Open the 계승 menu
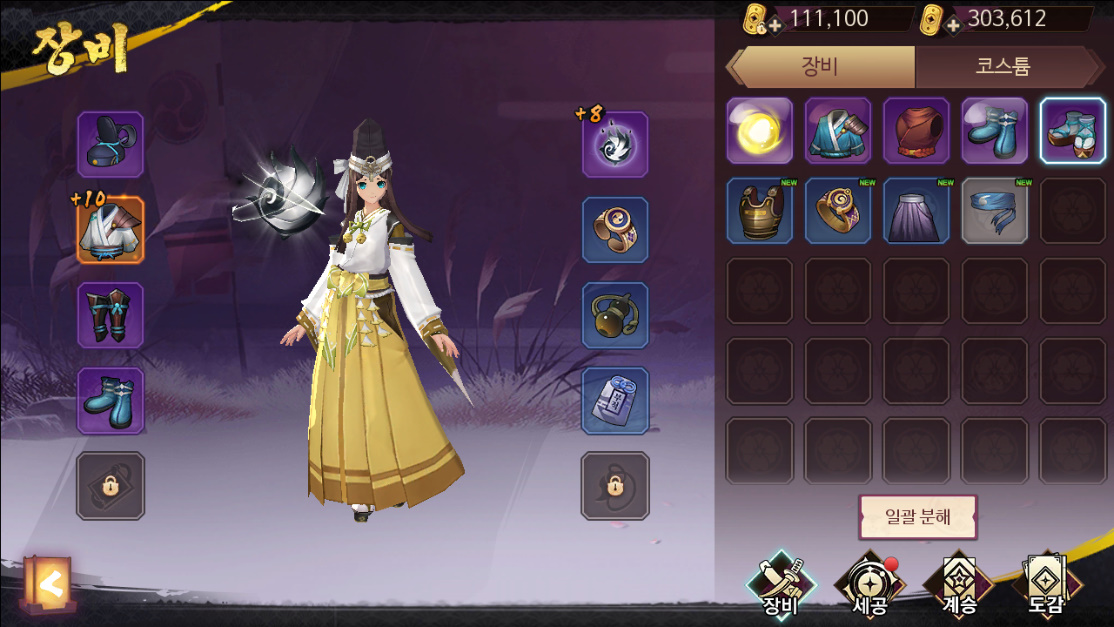 957,584
